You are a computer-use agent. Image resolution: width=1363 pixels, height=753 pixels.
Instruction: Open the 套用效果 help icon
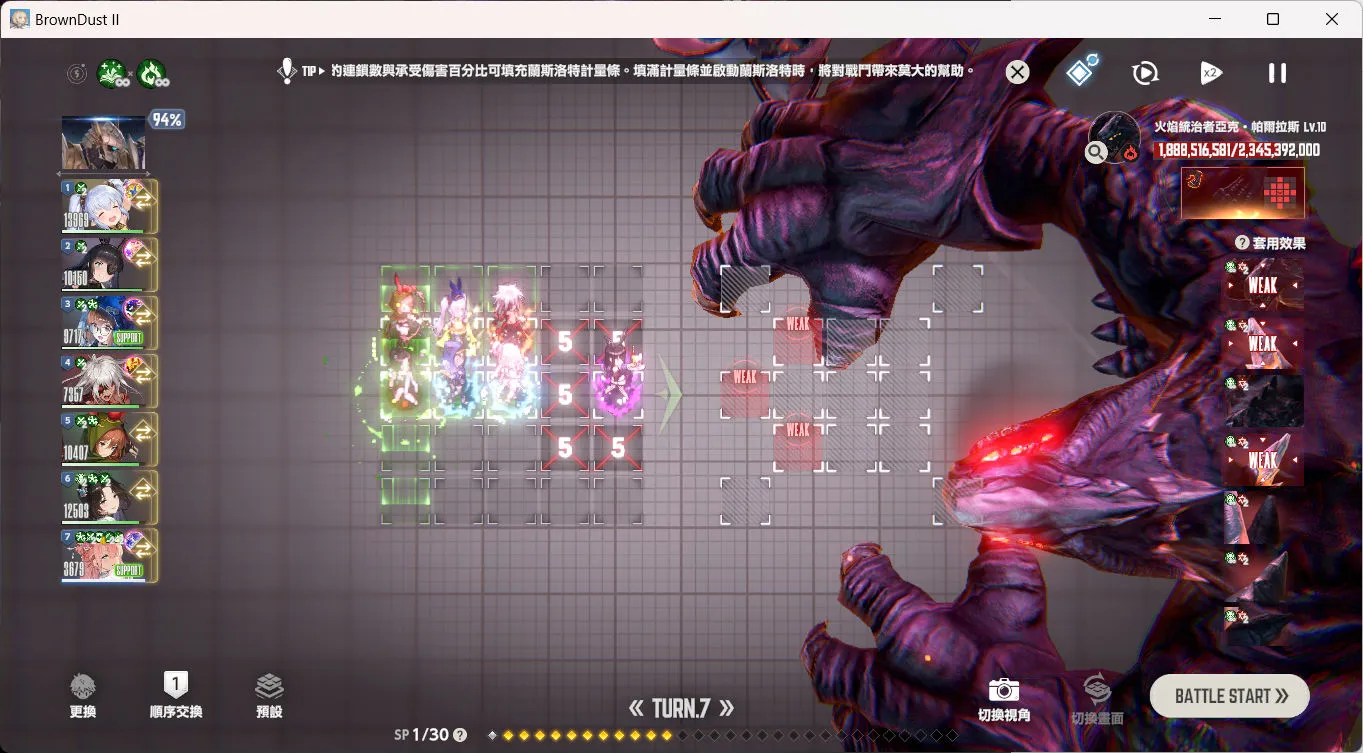1242,243
